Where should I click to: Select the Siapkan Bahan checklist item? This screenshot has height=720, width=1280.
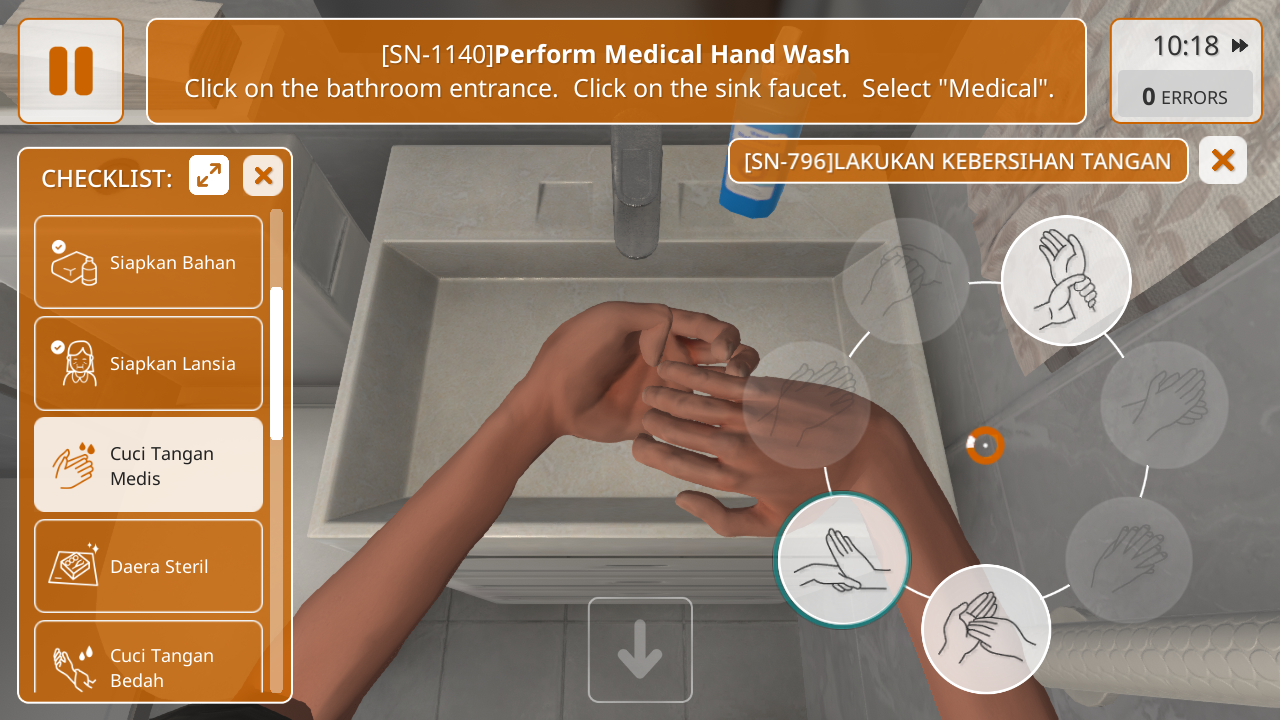pos(148,262)
